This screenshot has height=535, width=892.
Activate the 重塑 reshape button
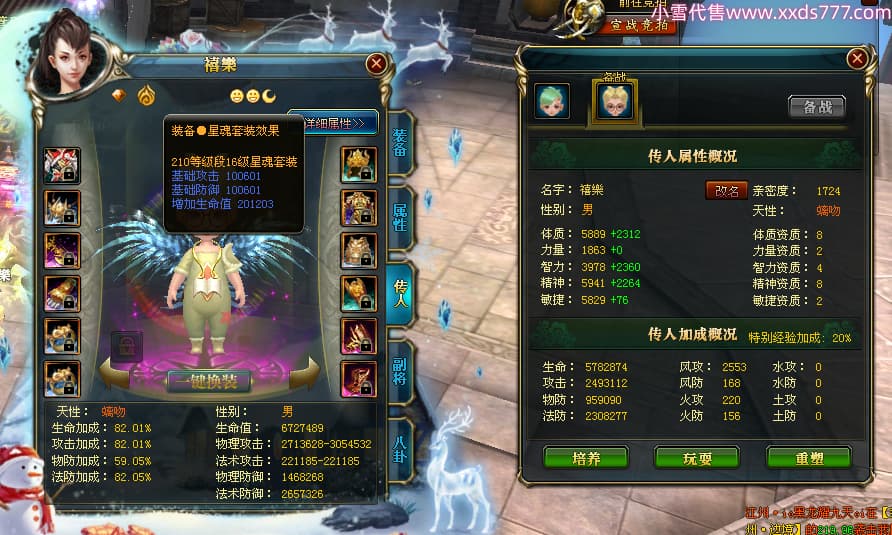808,458
